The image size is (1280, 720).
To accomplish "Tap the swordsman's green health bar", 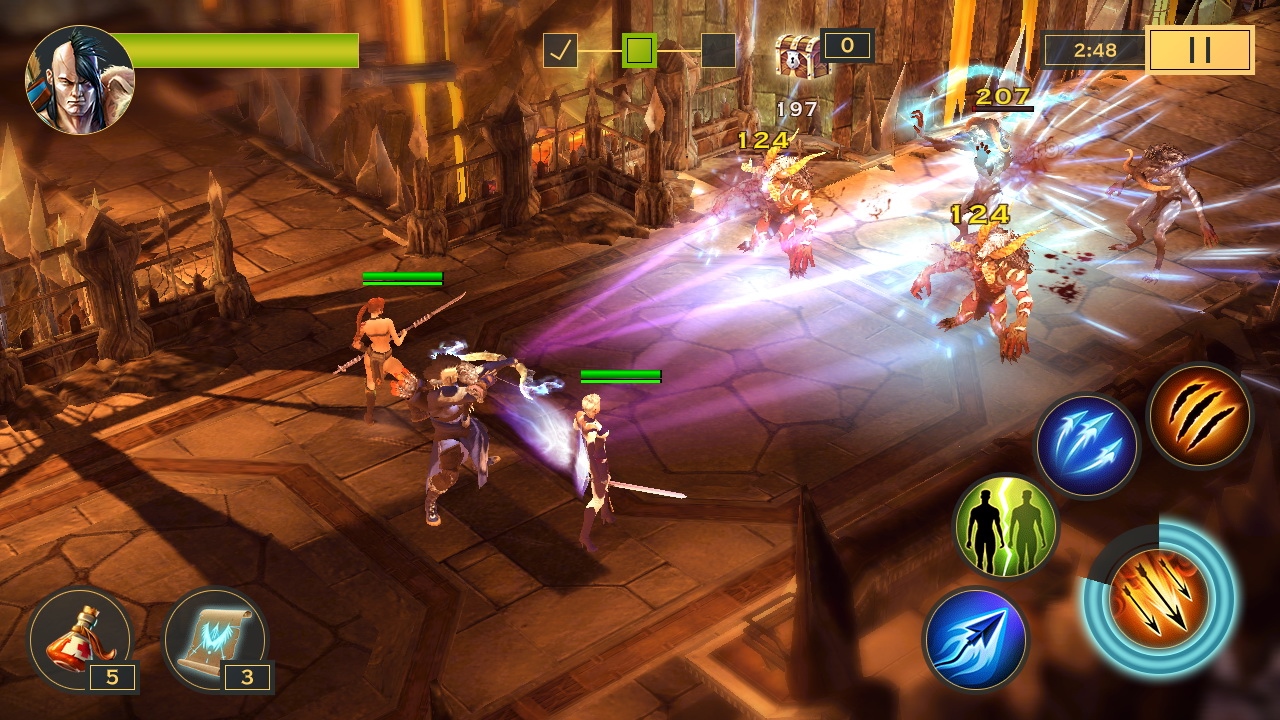I will 618,375.
